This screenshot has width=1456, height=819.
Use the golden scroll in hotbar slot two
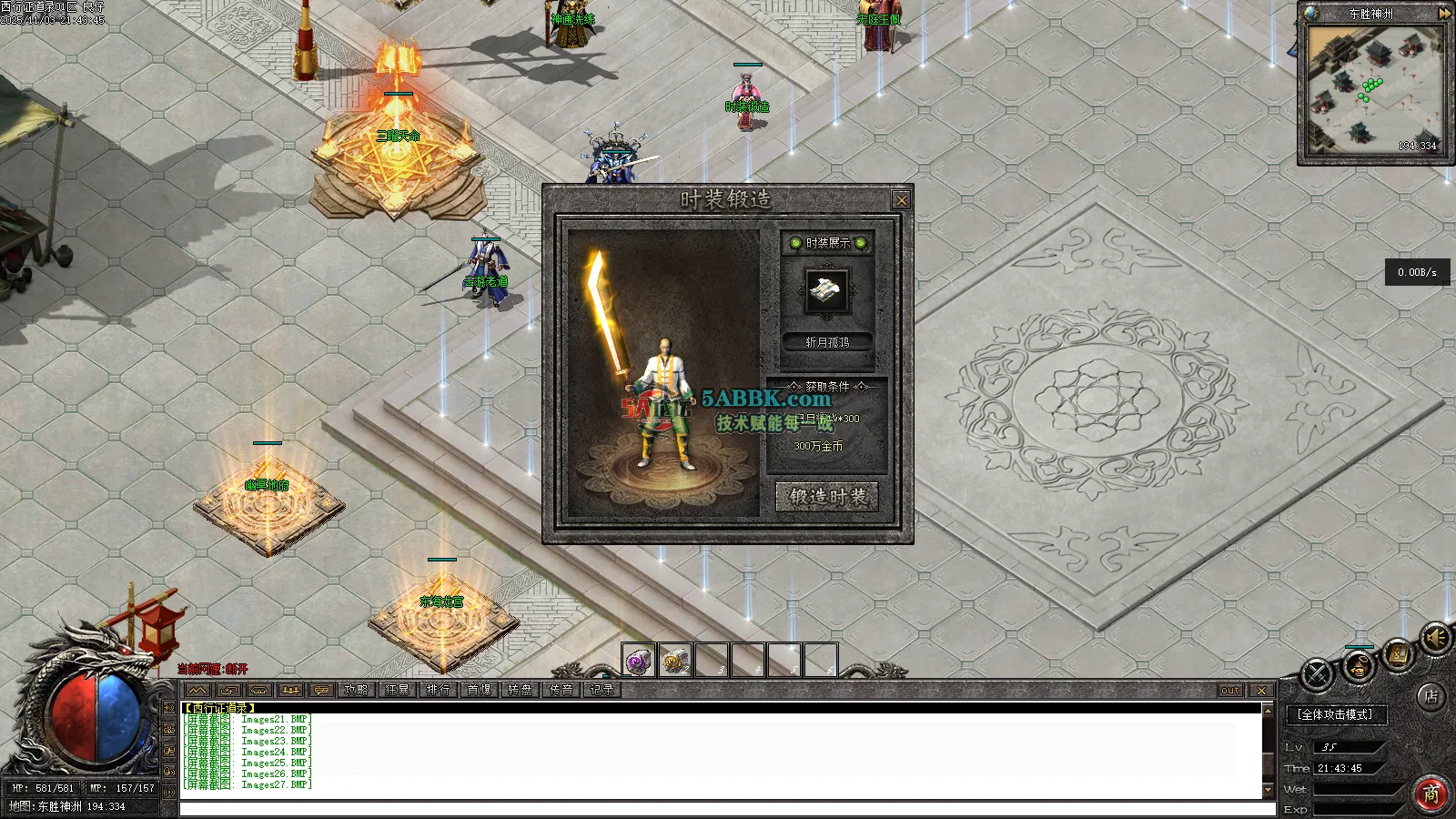click(x=675, y=661)
